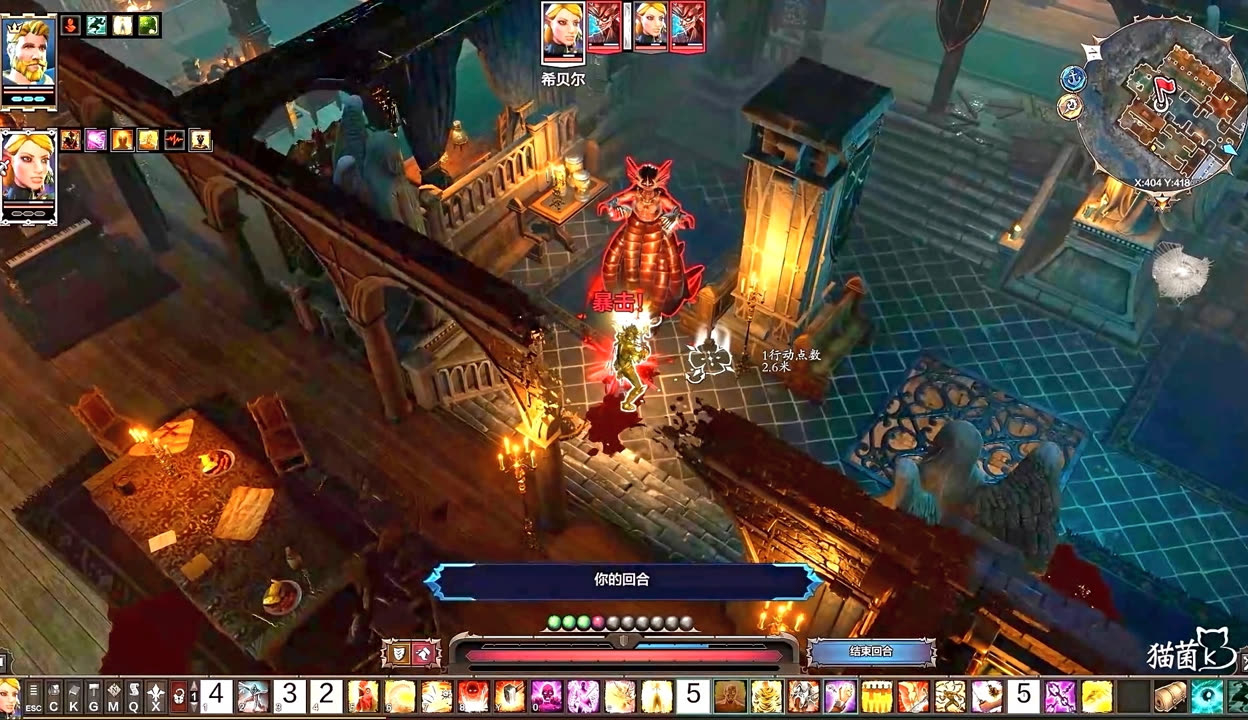Click the blue anchor button beside the minimap

click(x=1072, y=78)
